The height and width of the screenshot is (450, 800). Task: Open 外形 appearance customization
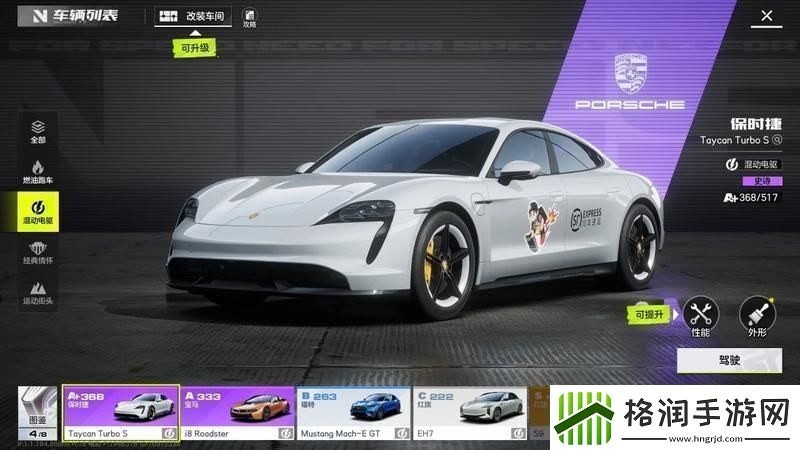click(x=757, y=316)
